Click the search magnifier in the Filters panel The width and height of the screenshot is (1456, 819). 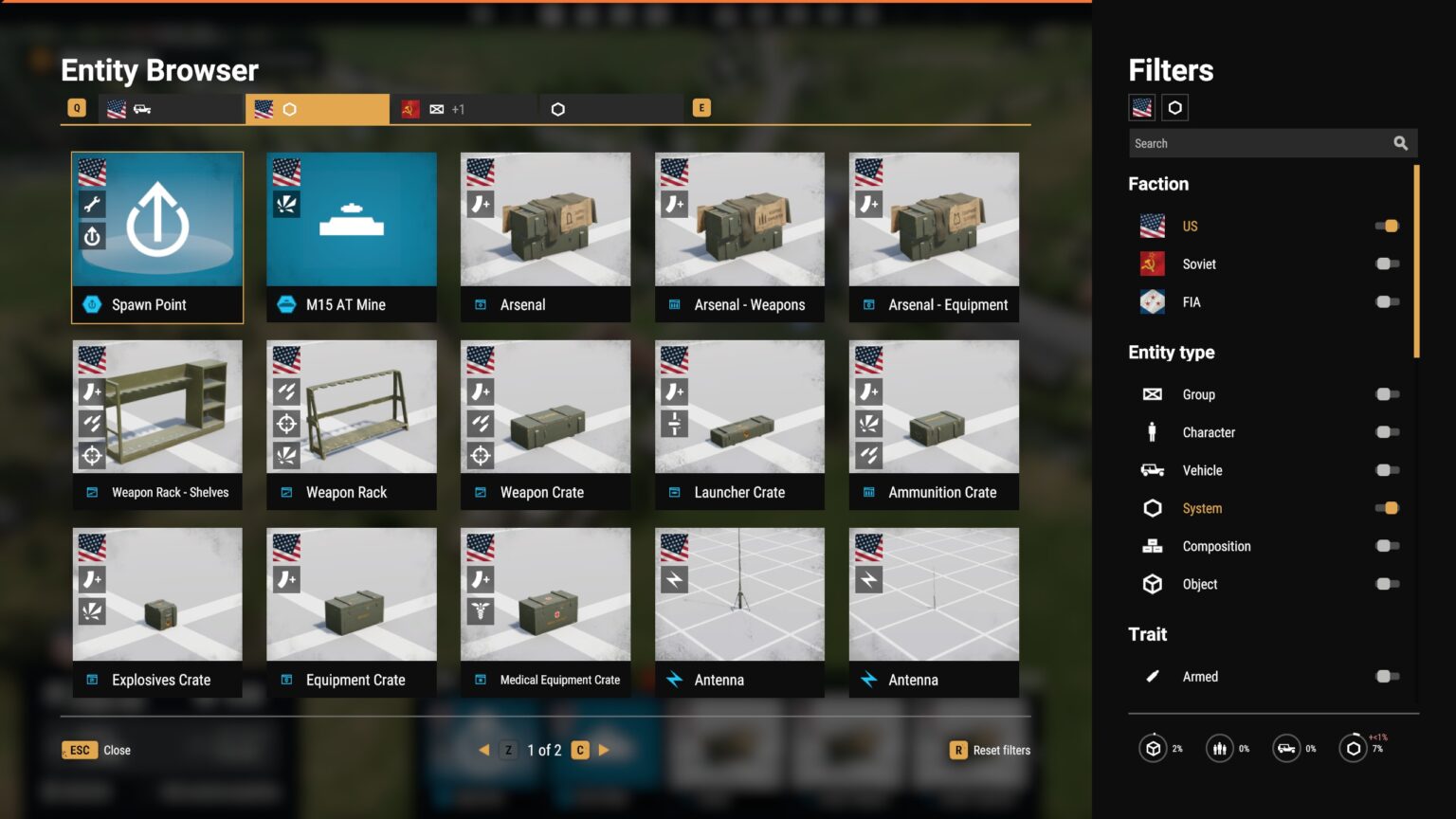(x=1401, y=142)
